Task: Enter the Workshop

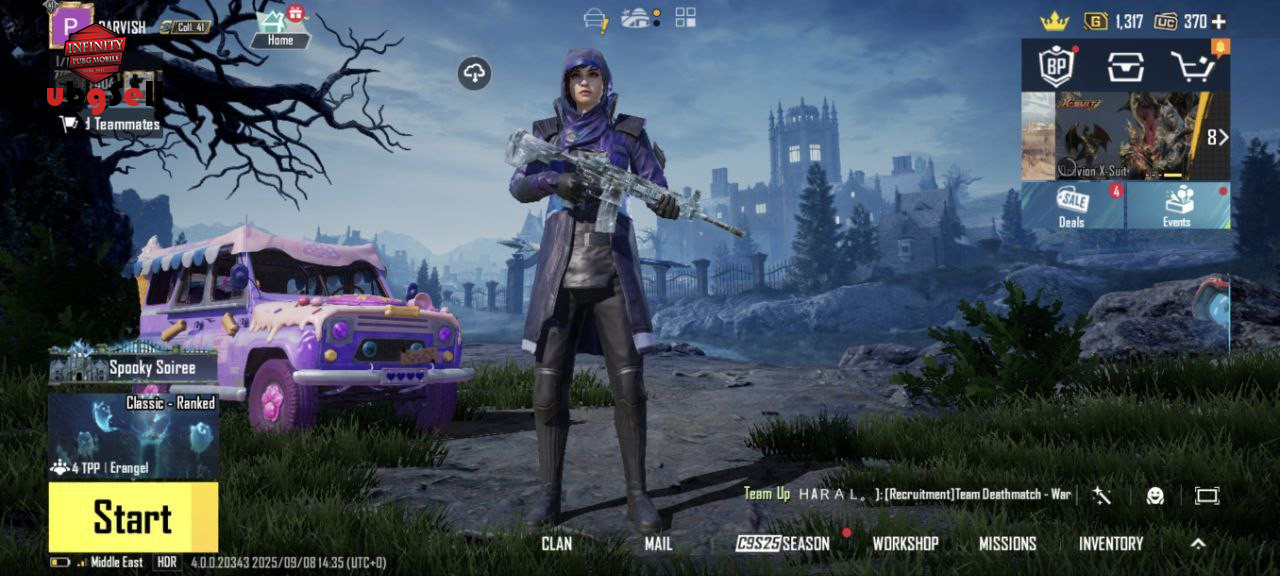Action: 905,544
